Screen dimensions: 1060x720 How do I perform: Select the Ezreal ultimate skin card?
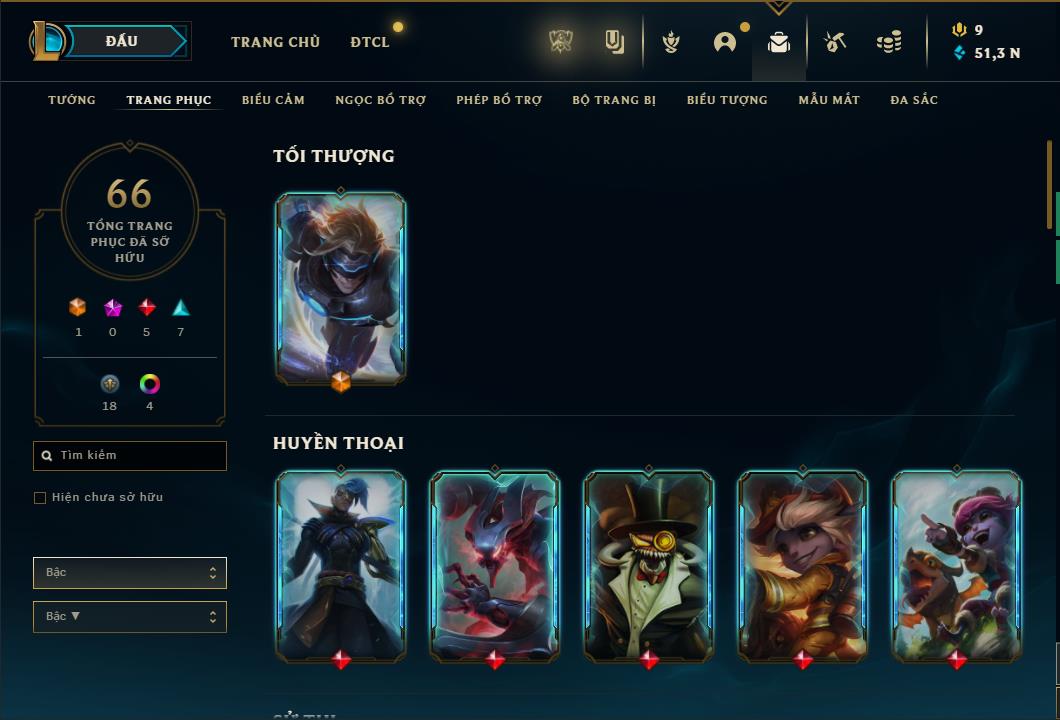[x=341, y=288]
